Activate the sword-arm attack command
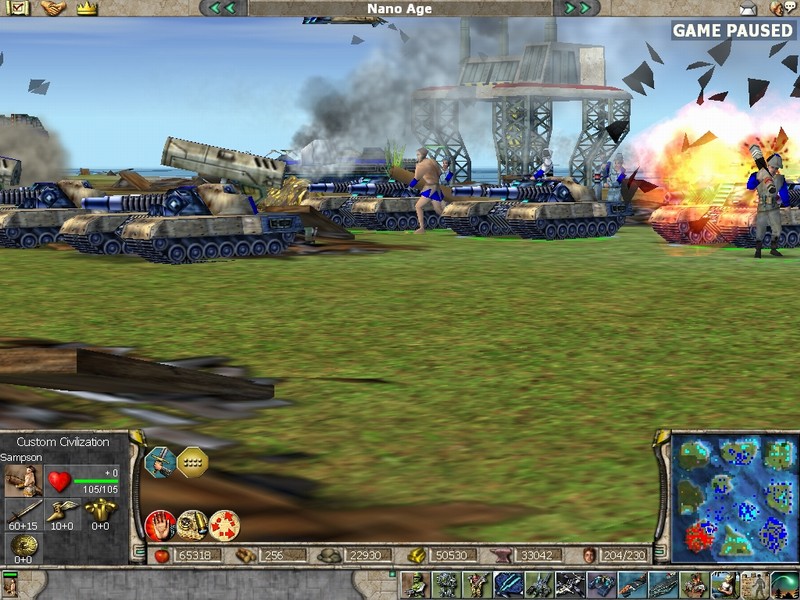The image size is (800, 600). pyautogui.click(x=158, y=461)
